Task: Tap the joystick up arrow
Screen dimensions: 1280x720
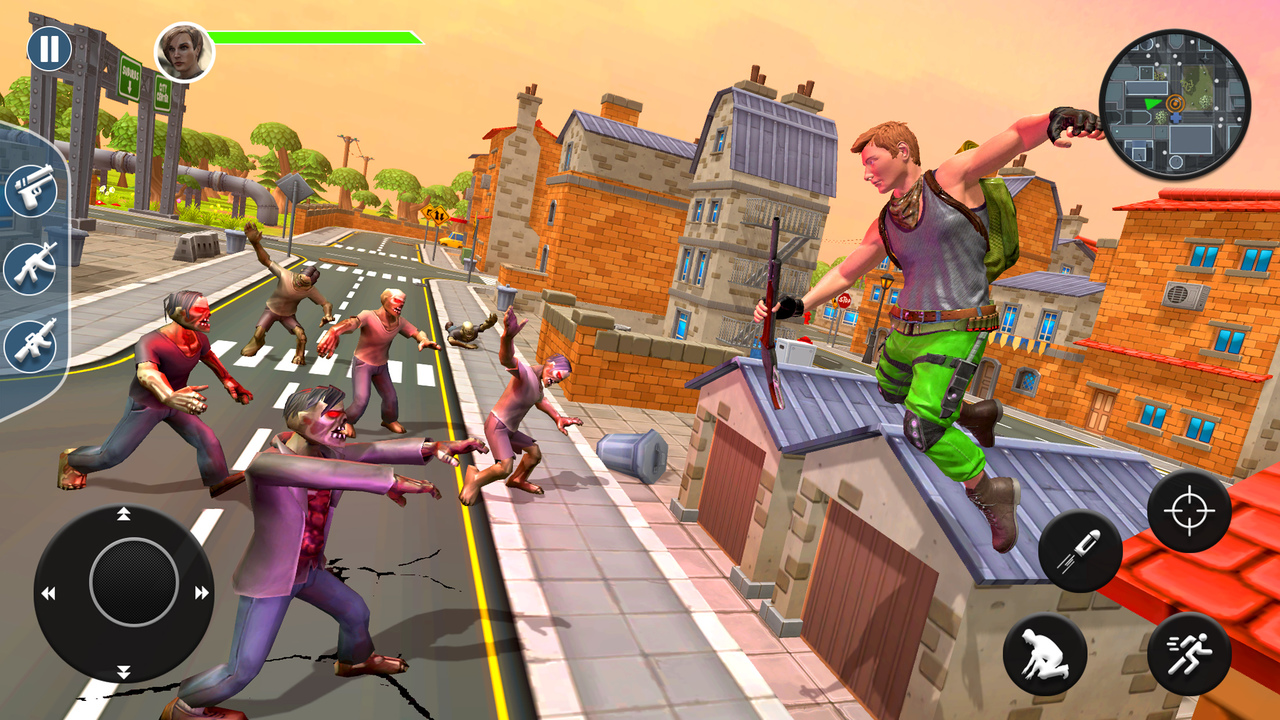Action: point(124,515)
